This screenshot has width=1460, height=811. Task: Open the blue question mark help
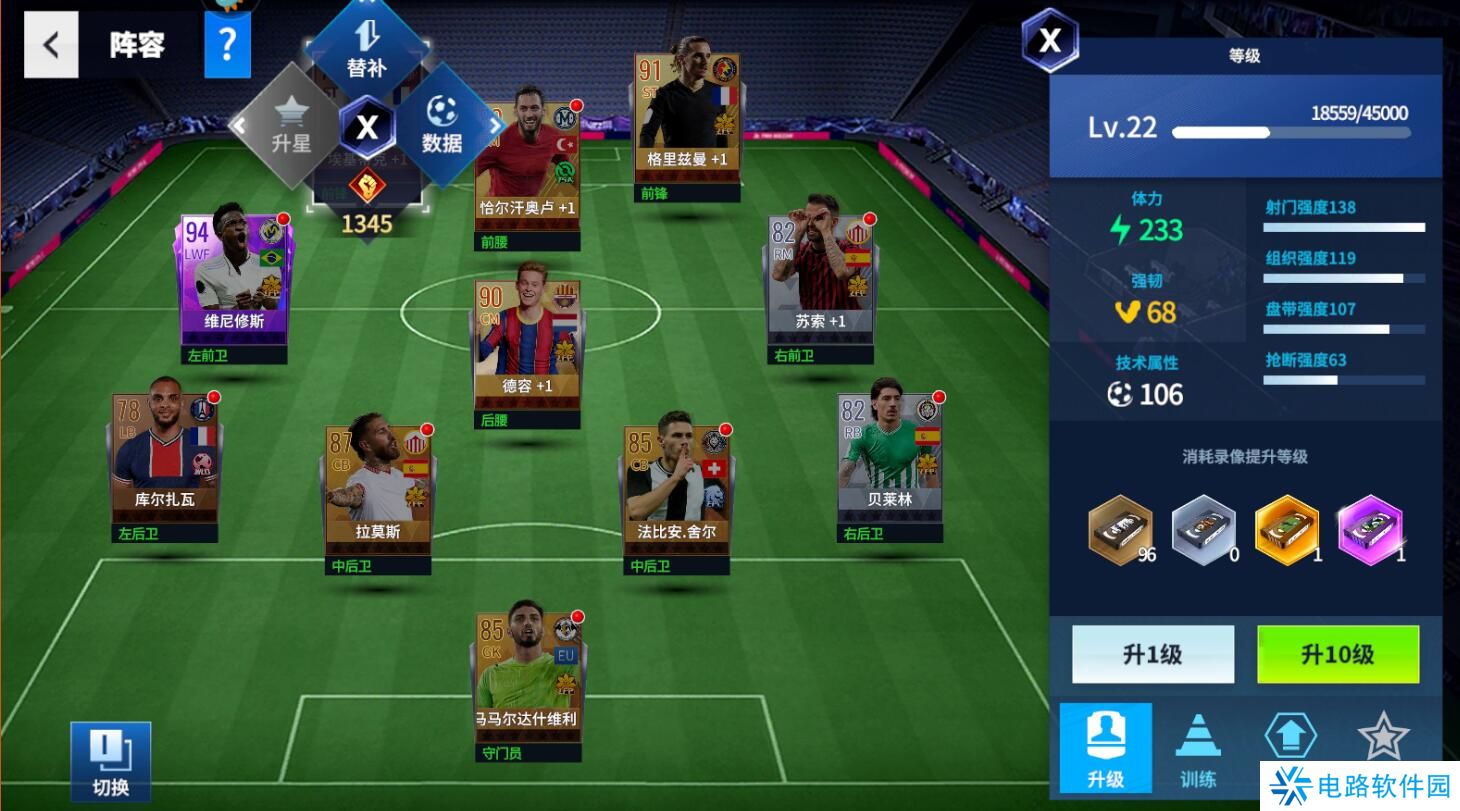[x=227, y=45]
